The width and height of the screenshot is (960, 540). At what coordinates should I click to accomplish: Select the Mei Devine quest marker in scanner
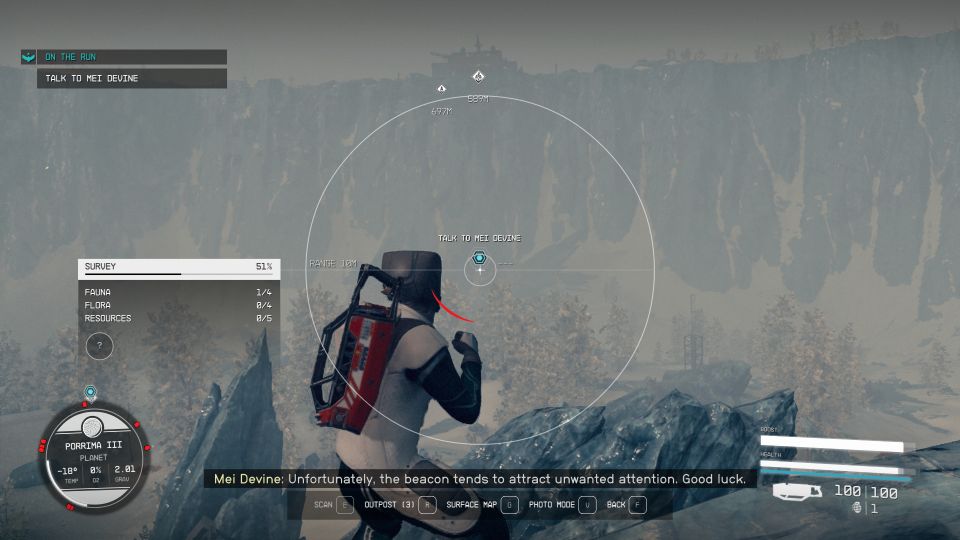coord(479,259)
